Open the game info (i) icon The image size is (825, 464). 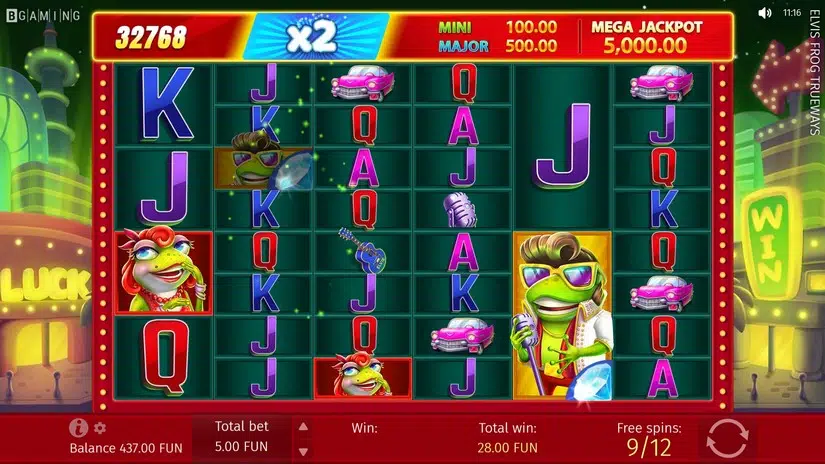coord(78,428)
